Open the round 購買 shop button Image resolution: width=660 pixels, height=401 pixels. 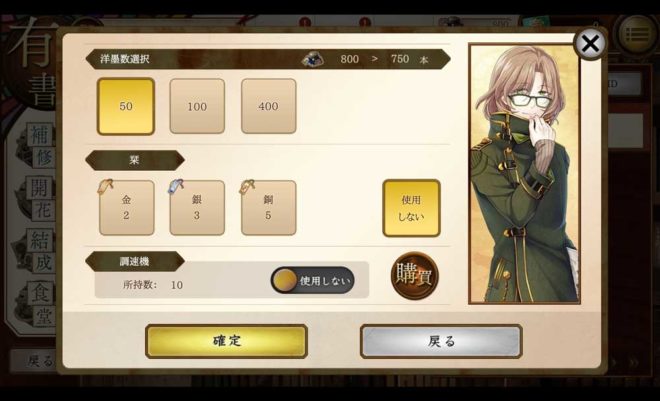(x=414, y=275)
